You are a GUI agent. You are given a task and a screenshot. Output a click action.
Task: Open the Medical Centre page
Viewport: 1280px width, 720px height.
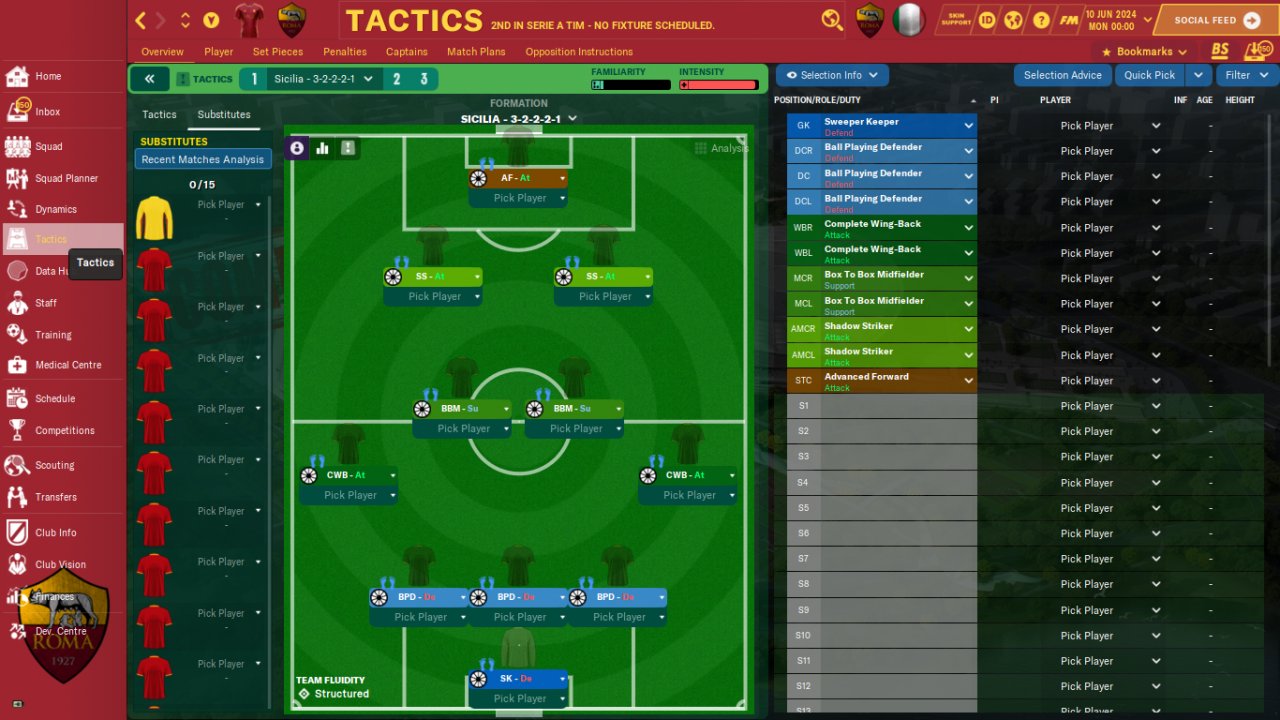pos(67,365)
